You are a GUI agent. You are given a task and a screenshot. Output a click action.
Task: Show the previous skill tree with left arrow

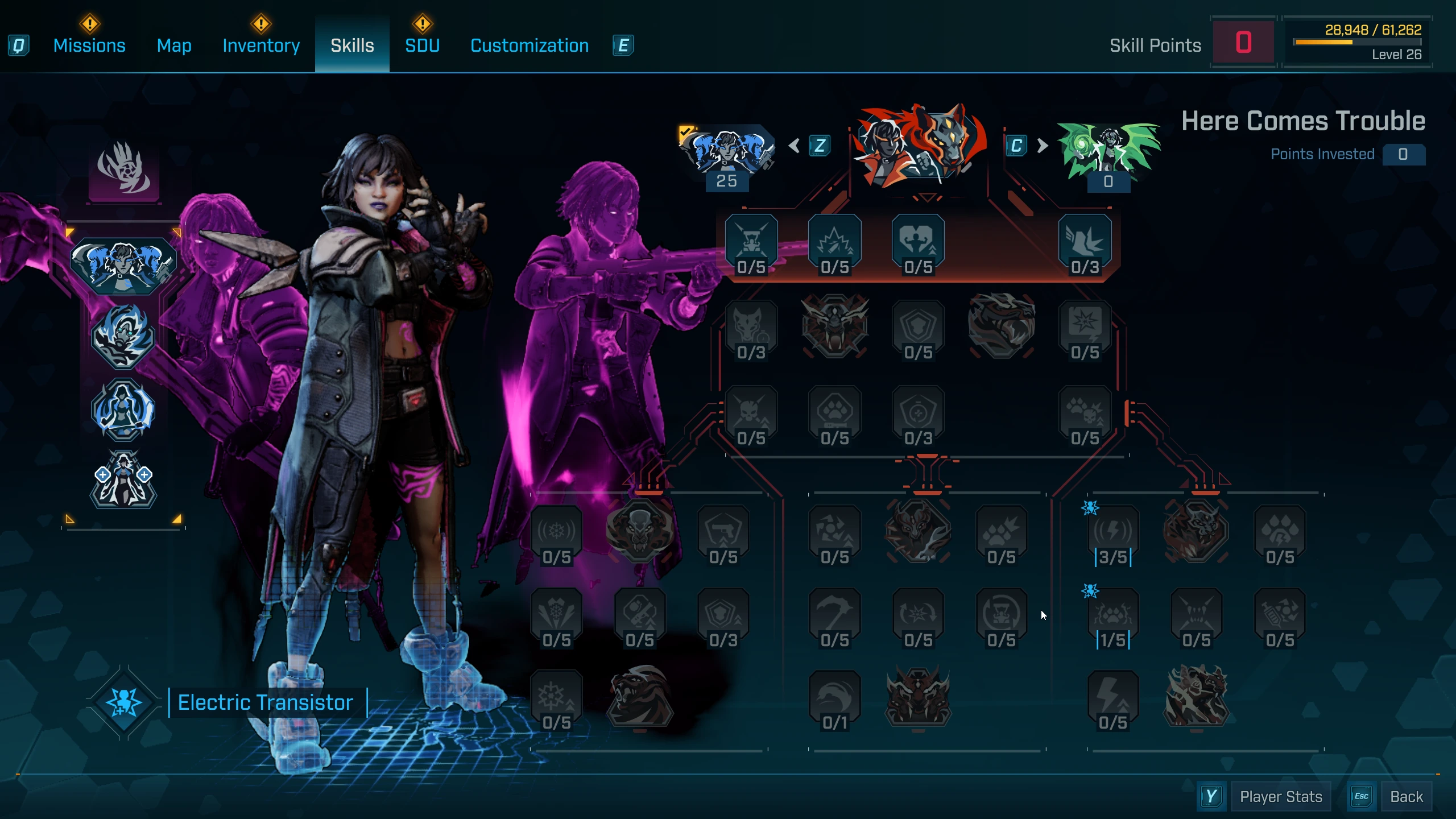pos(795,146)
